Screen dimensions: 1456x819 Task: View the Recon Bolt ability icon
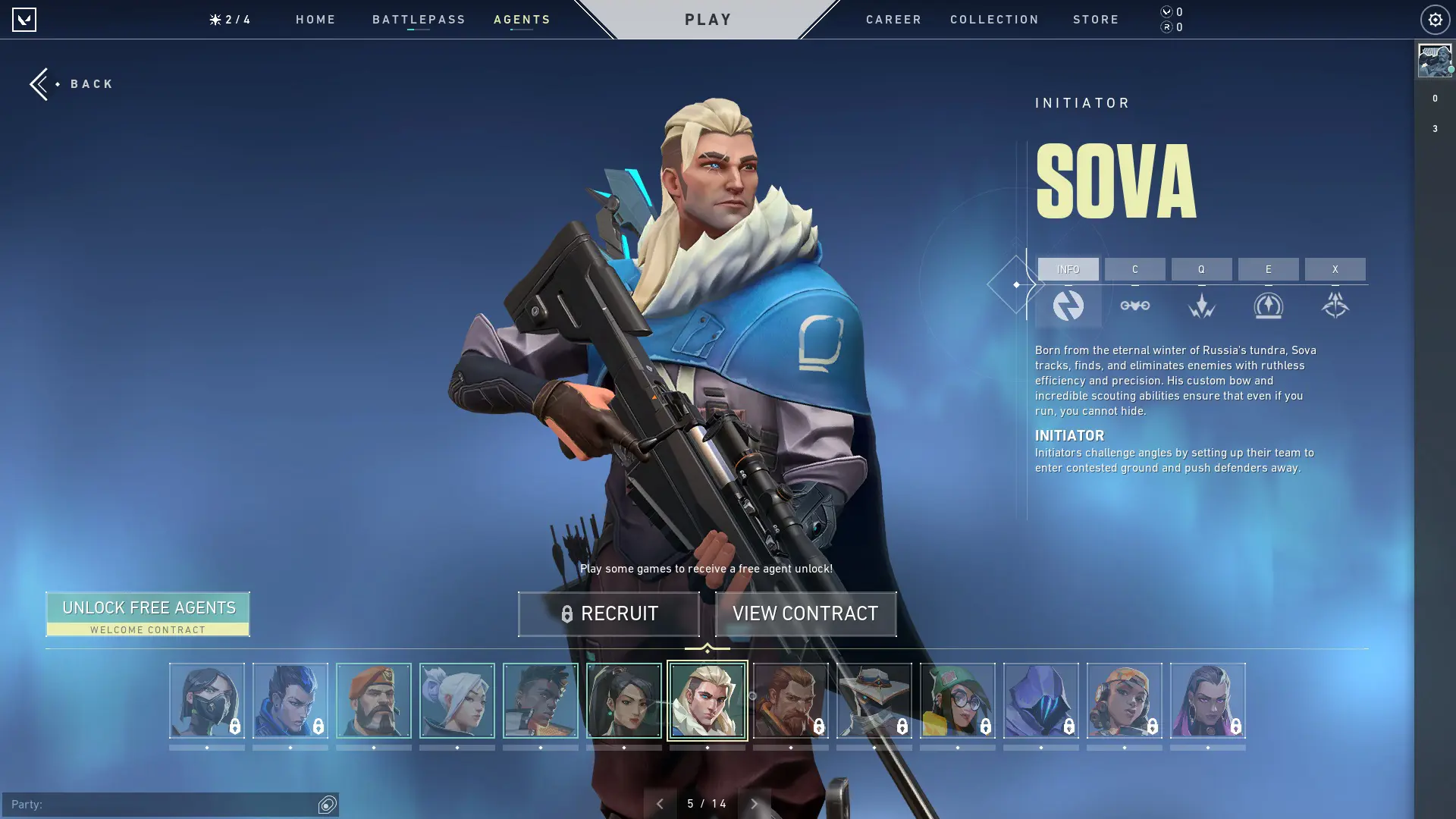(x=1268, y=306)
